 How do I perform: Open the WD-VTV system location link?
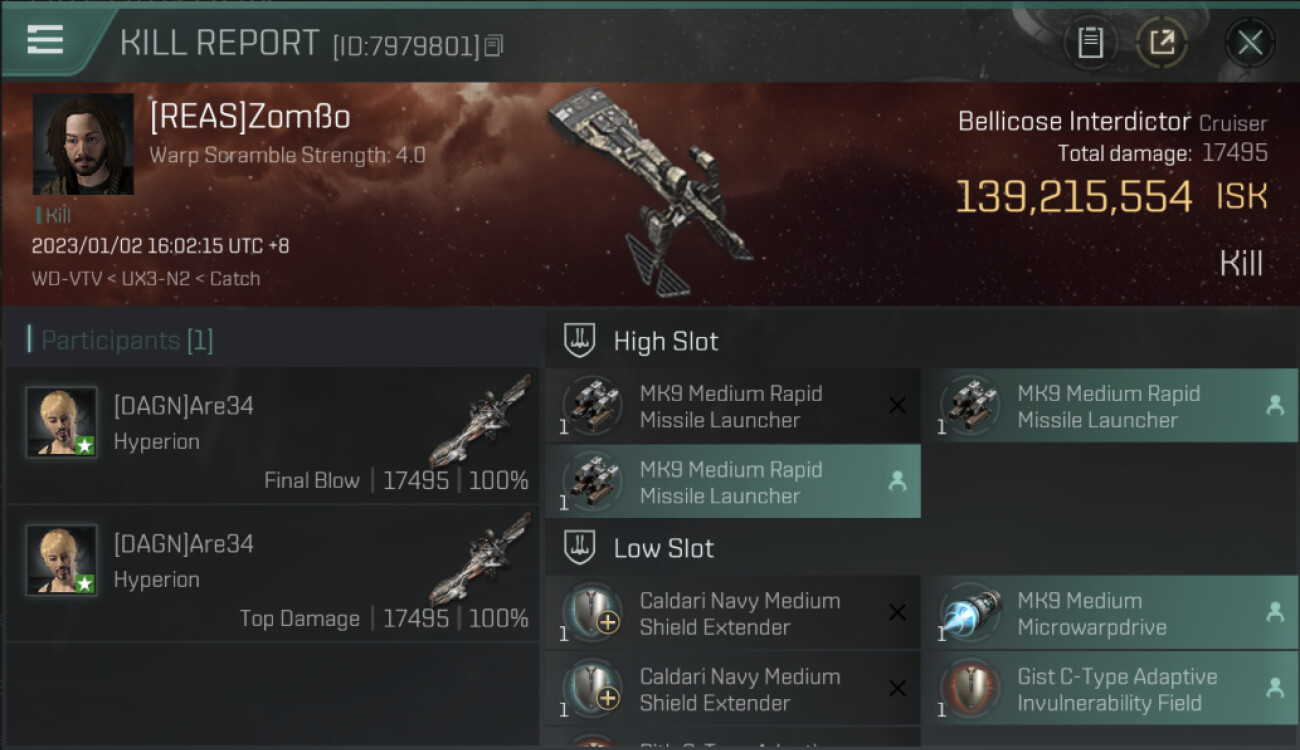[x=67, y=279]
